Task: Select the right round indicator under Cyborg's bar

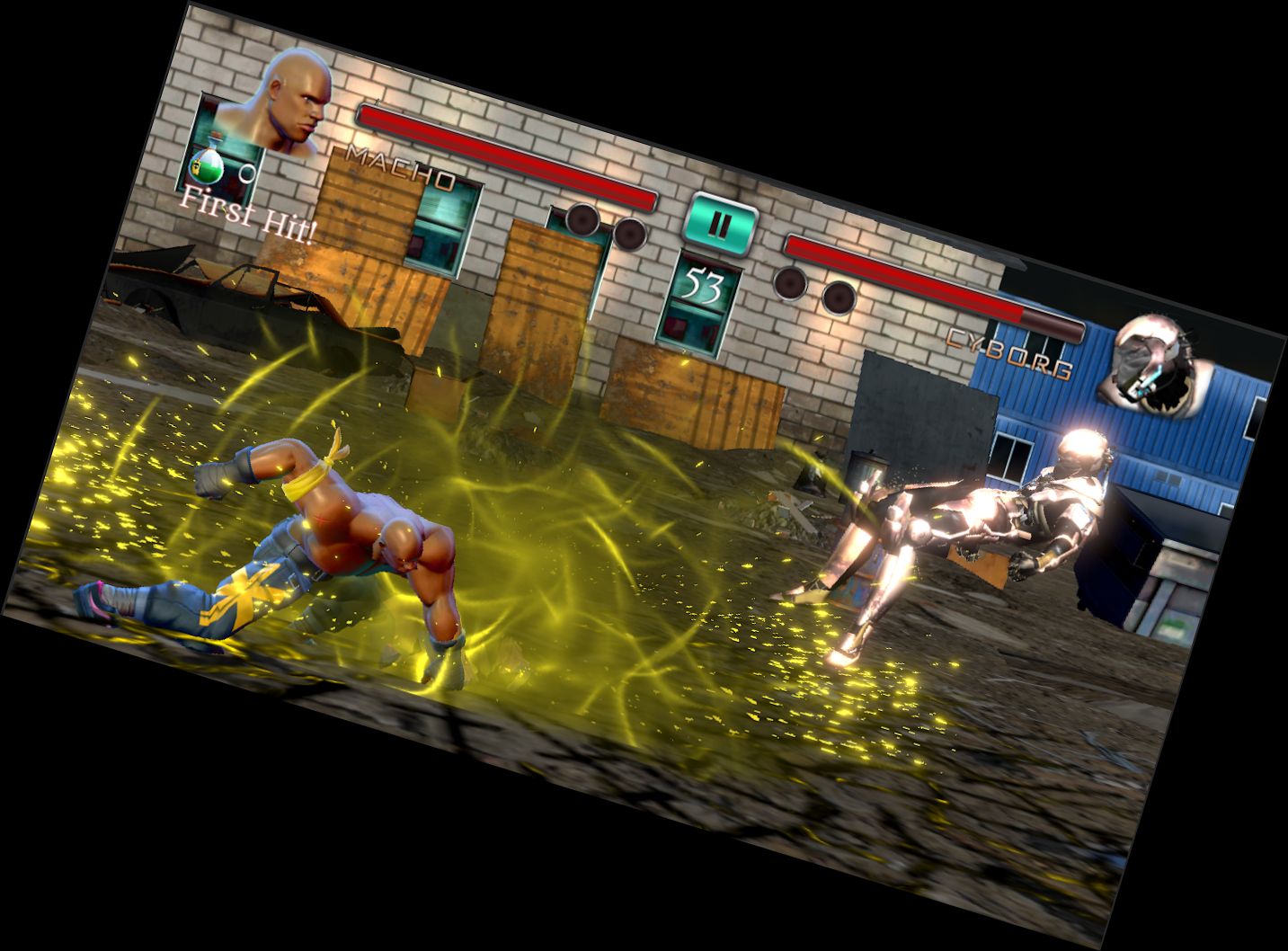Action: 841,299
